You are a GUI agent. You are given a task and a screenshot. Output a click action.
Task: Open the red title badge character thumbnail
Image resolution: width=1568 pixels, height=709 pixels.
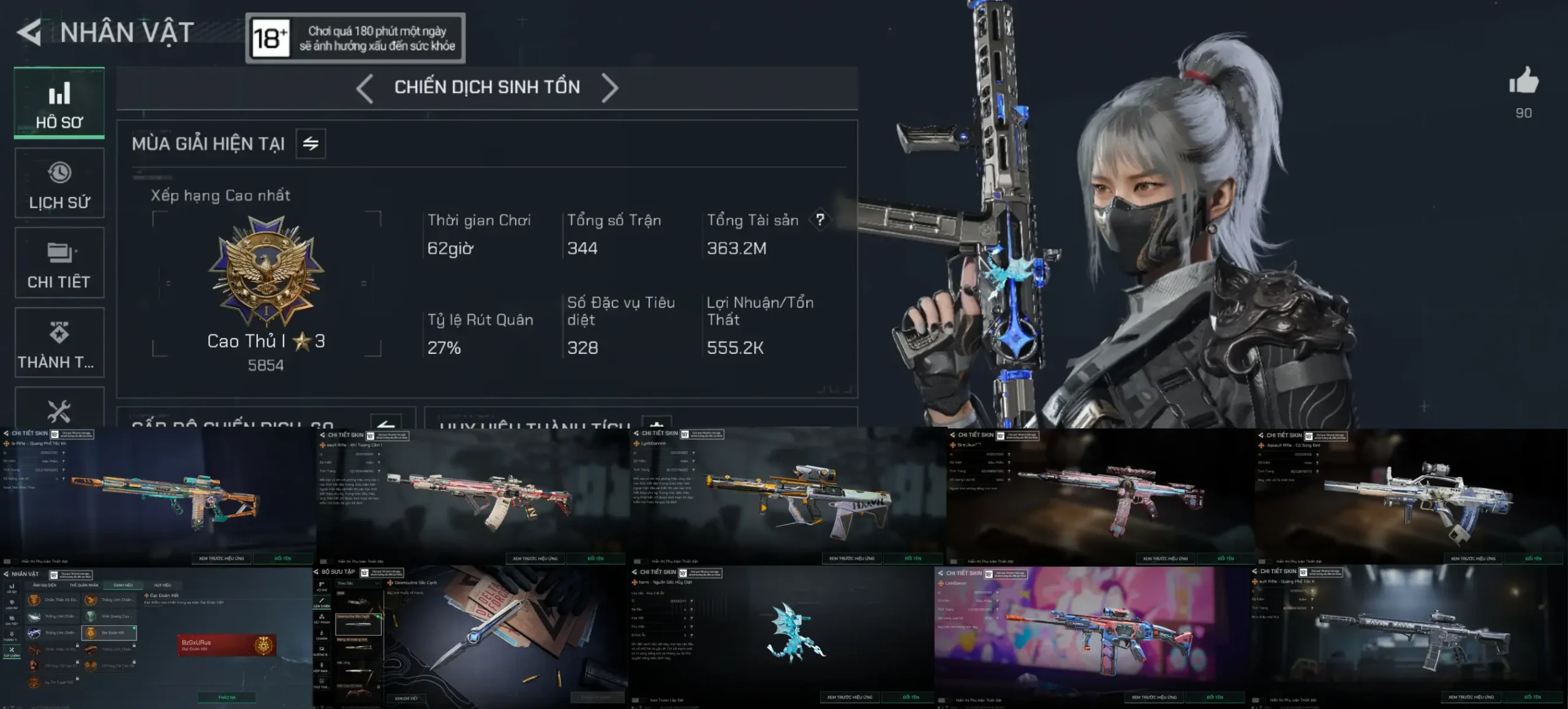[x=156, y=637]
